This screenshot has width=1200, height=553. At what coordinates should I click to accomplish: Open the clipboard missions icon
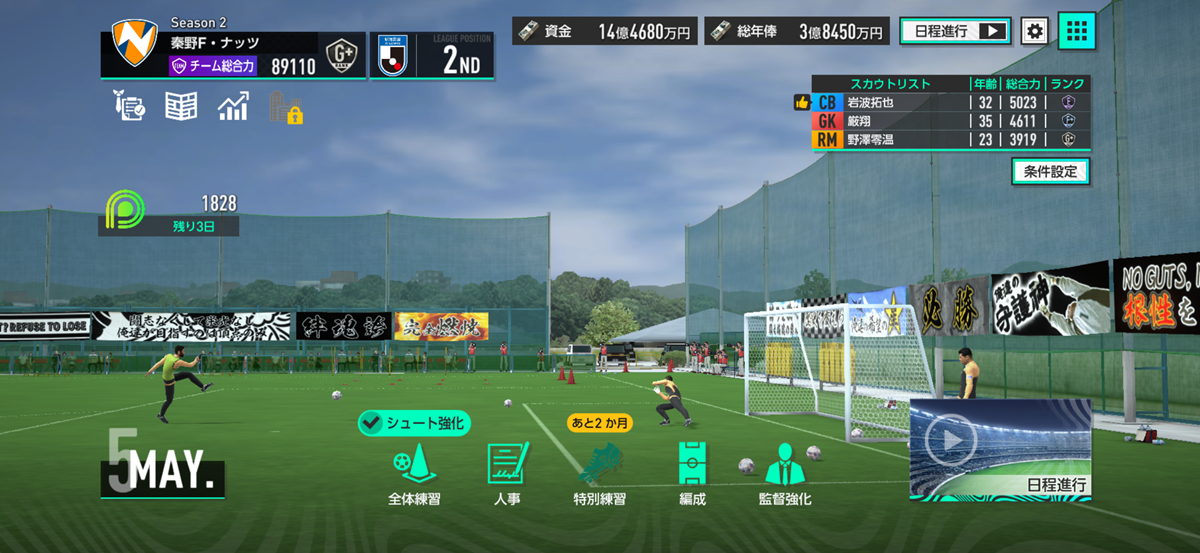(x=130, y=106)
